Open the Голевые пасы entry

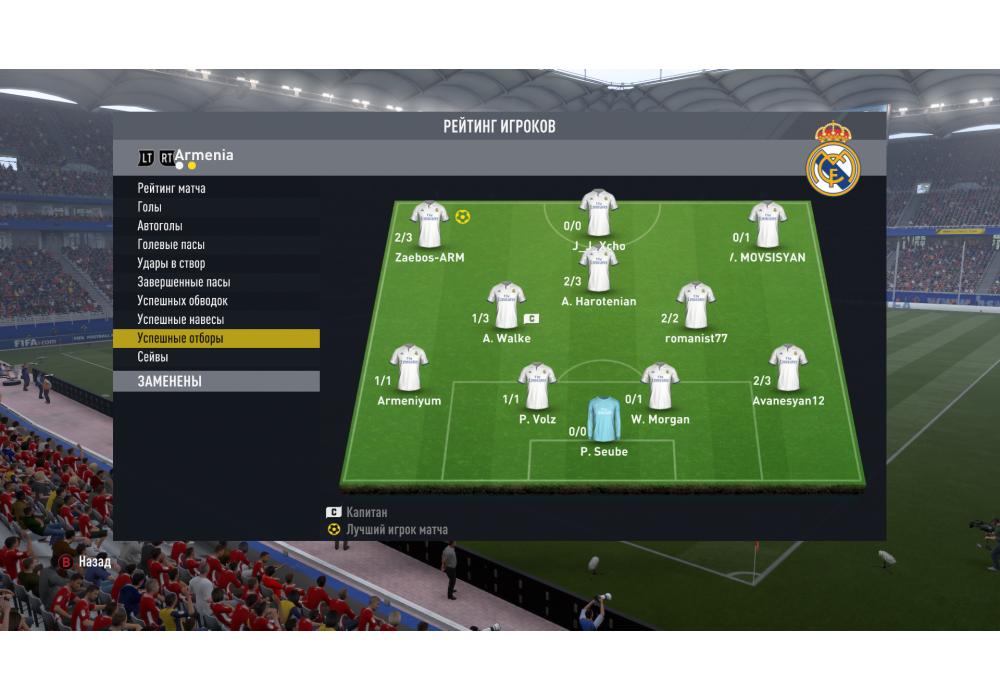coord(171,245)
